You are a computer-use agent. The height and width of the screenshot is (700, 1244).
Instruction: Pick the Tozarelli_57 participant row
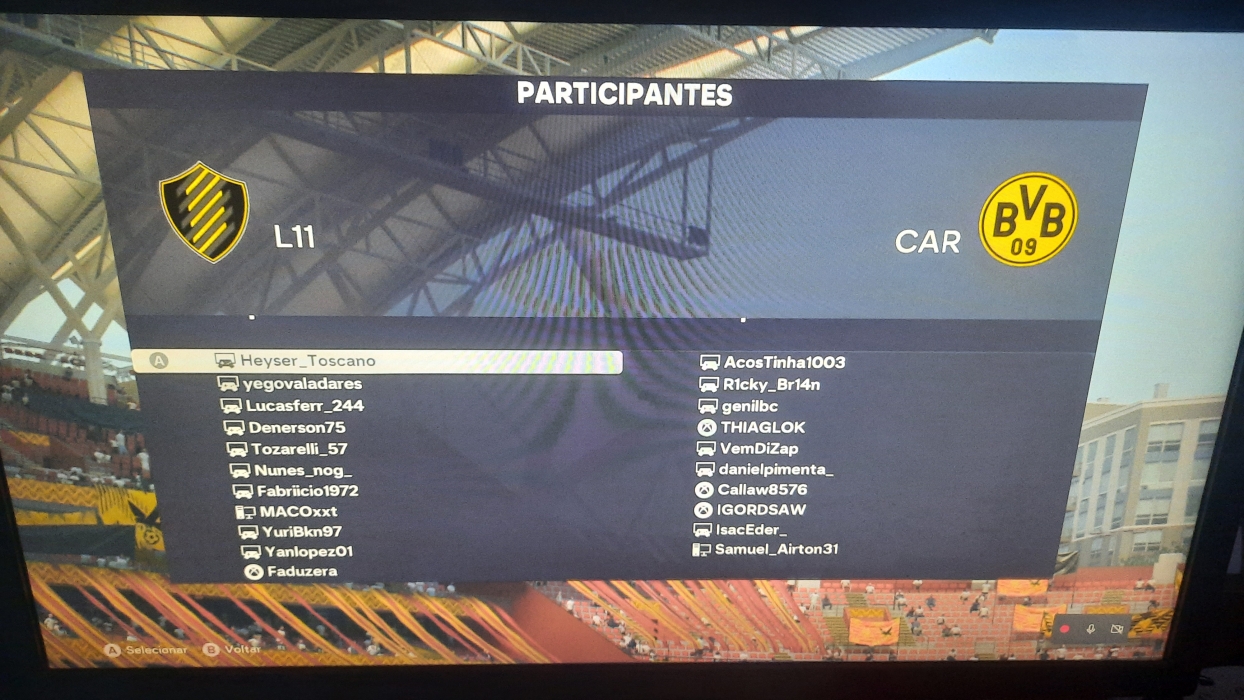pyautogui.click(x=298, y=449)
